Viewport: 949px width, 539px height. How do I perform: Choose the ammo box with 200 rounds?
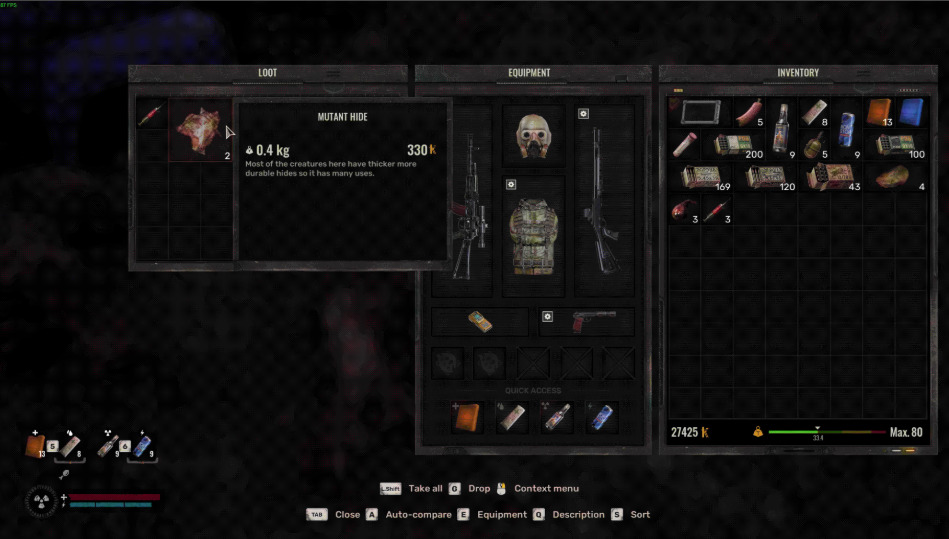coord(735,146)
